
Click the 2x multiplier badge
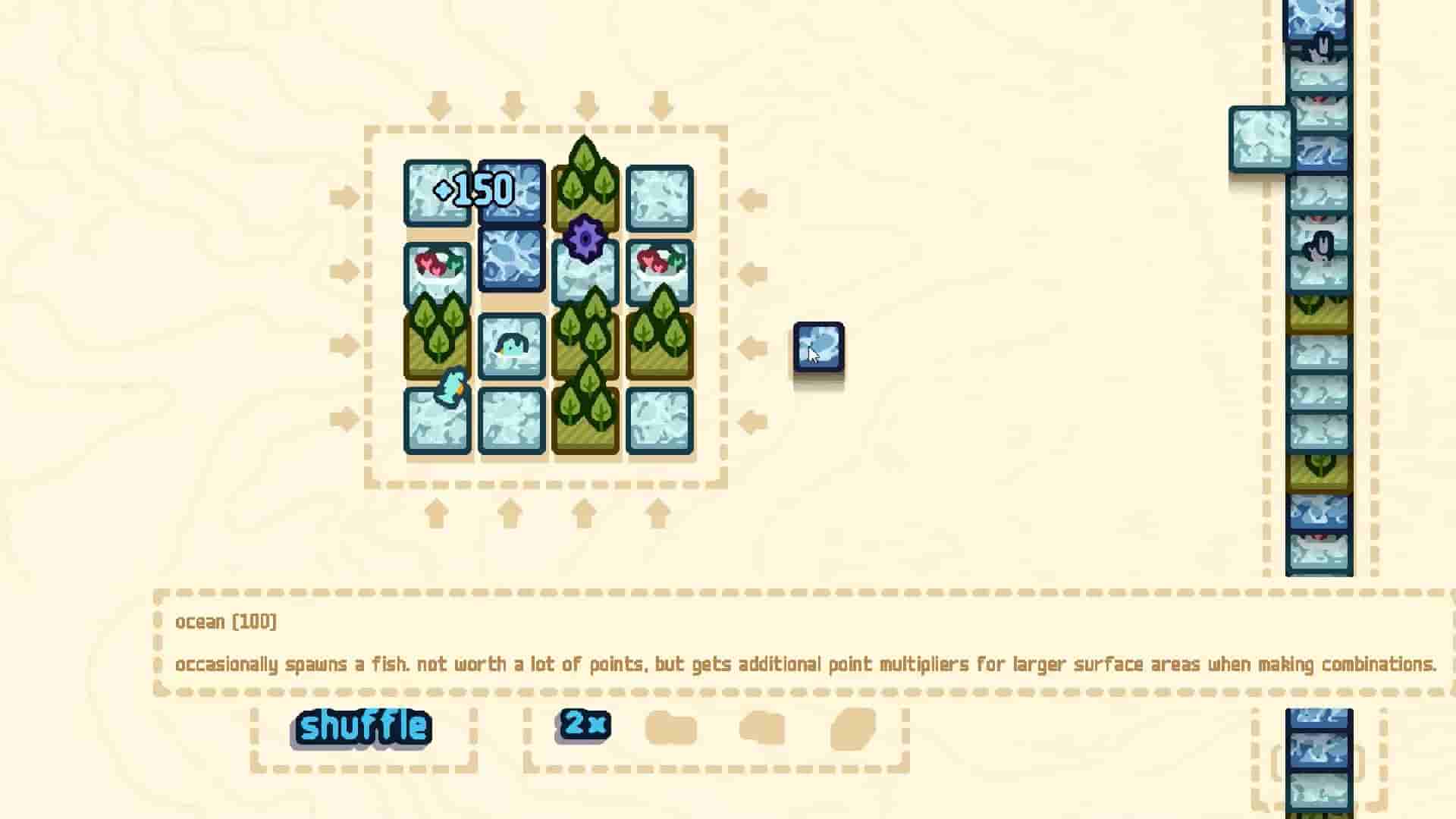582,724
